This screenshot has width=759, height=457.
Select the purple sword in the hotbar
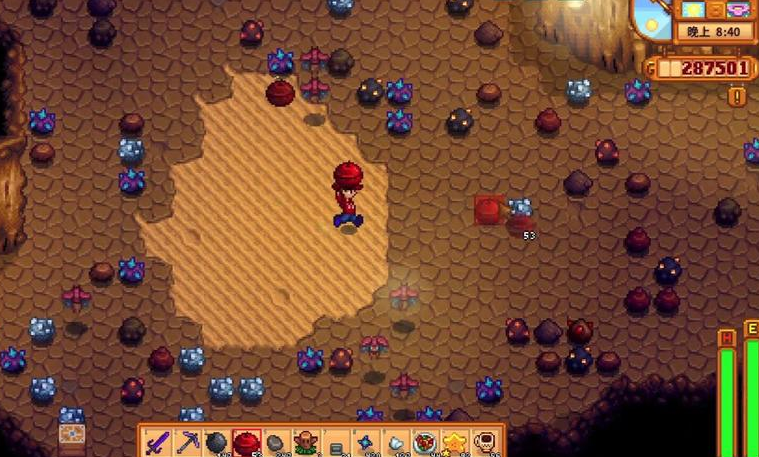tap(157, 442)
